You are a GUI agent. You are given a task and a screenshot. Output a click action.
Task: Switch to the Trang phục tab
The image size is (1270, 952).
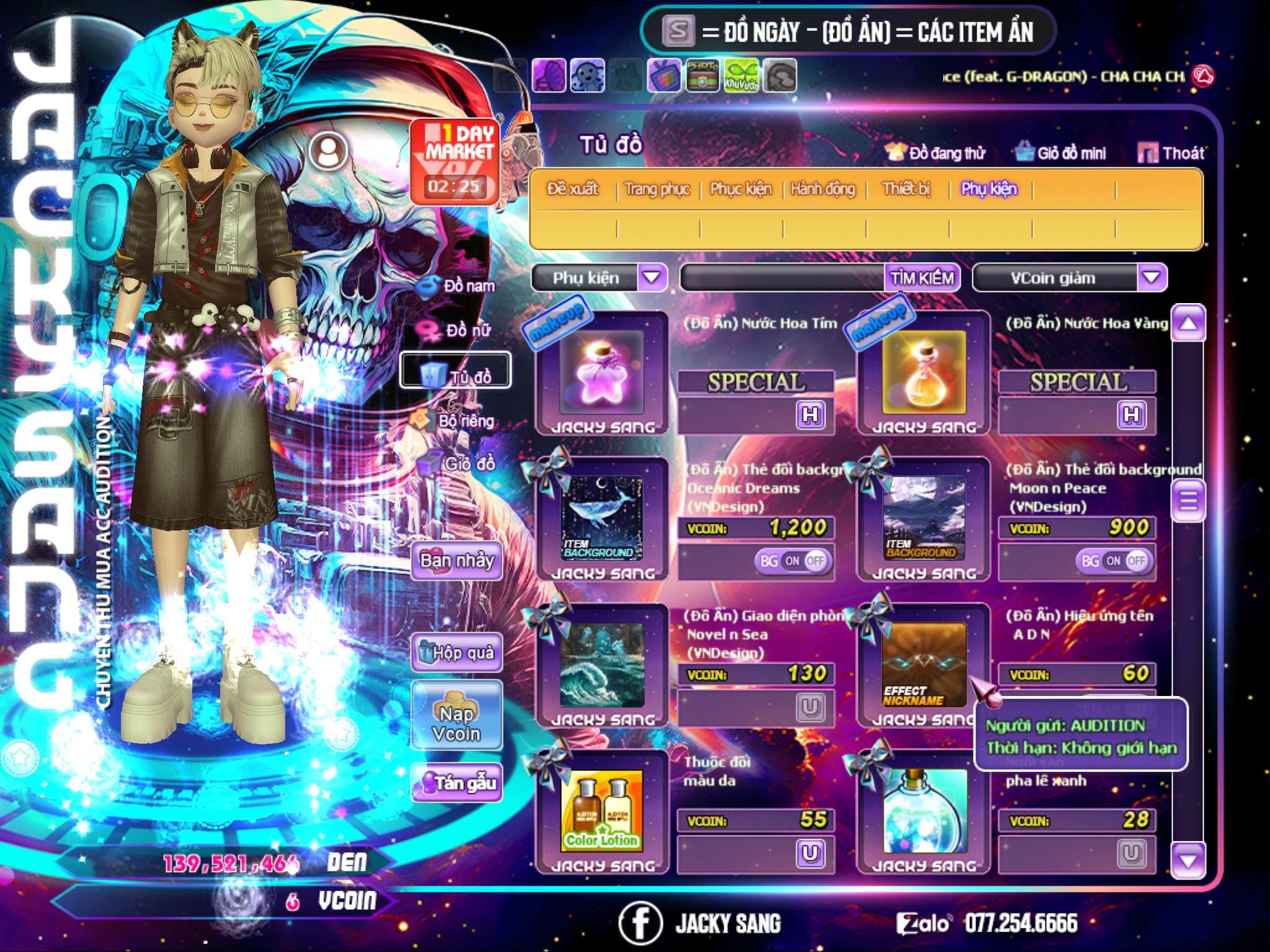[657, 188]
